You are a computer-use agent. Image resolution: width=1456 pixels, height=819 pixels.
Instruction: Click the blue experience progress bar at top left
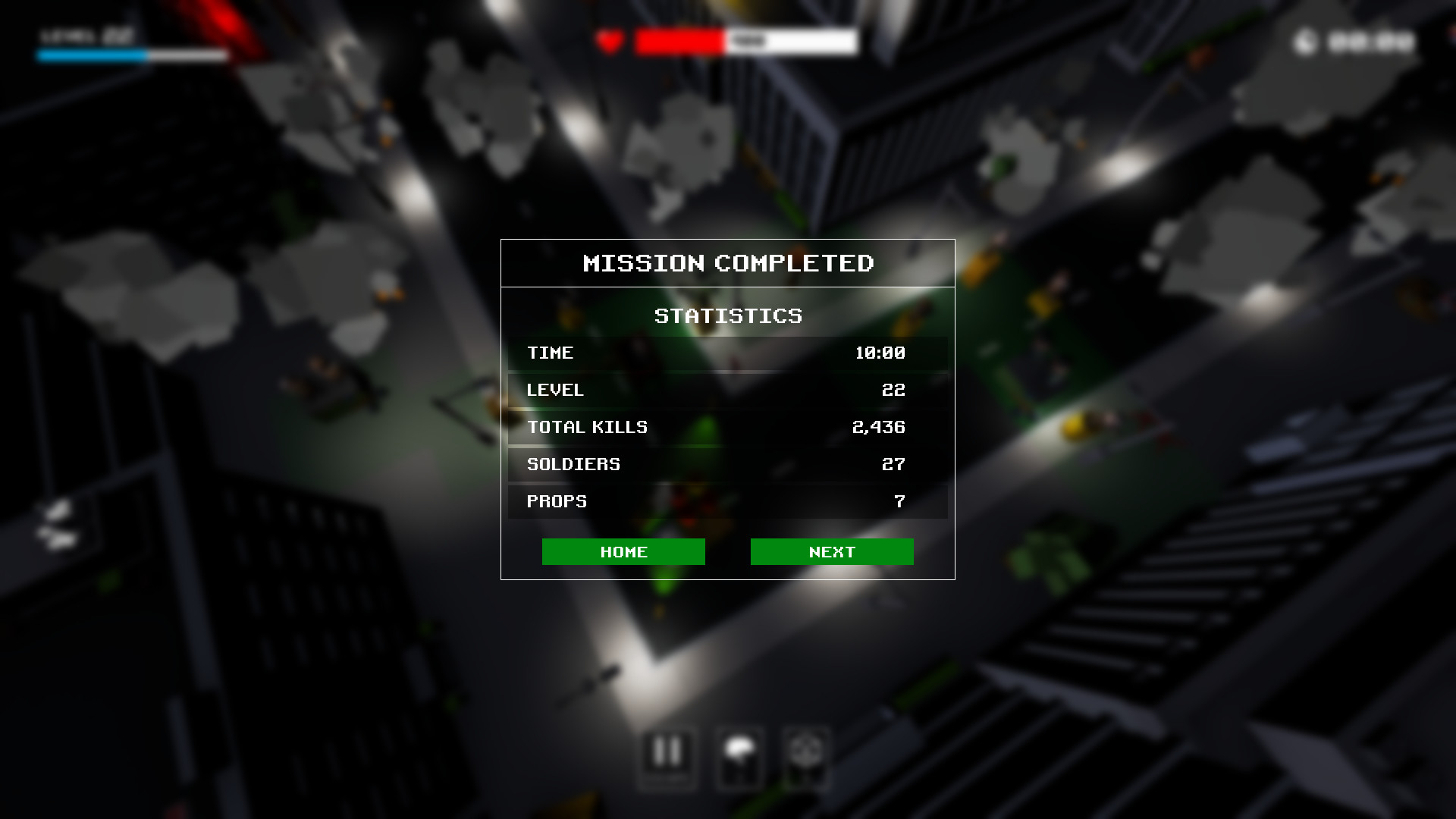(x=91, y=55)
